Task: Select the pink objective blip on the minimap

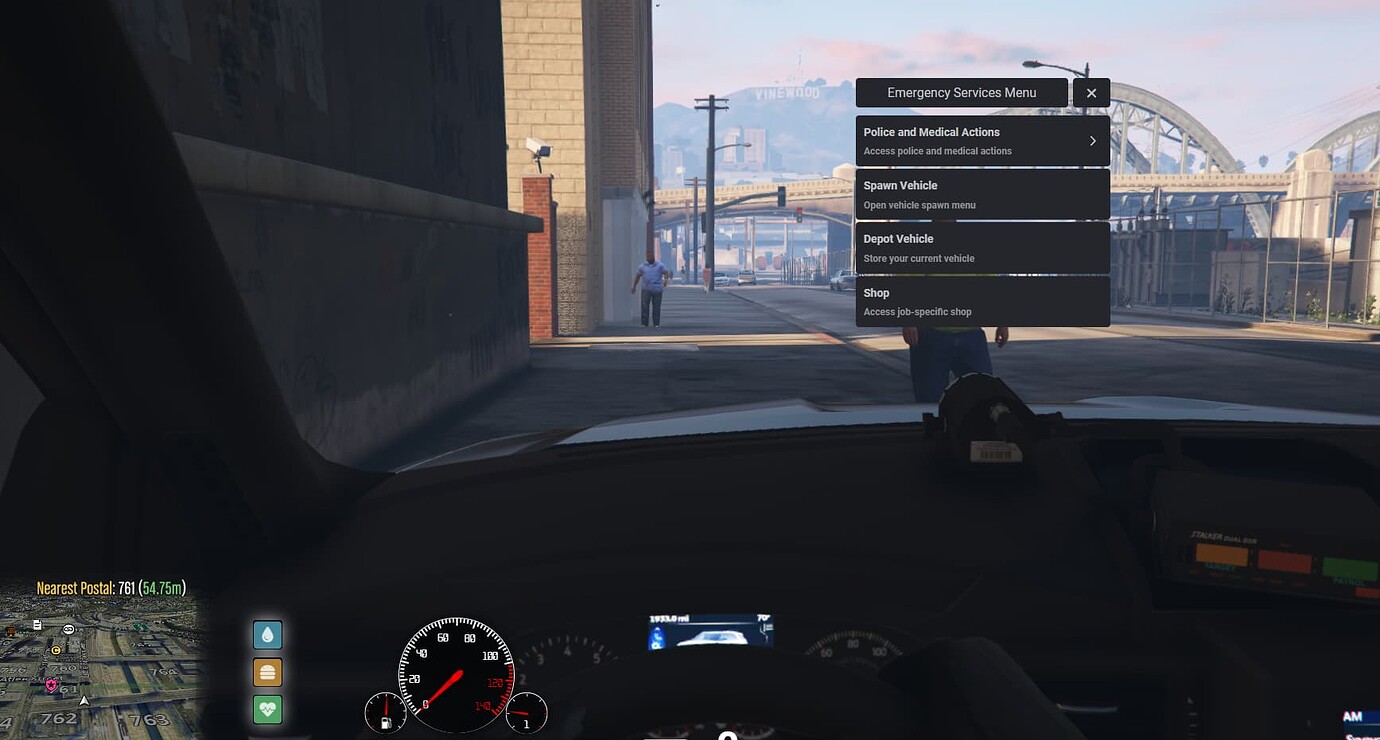Action: (51, 685)
